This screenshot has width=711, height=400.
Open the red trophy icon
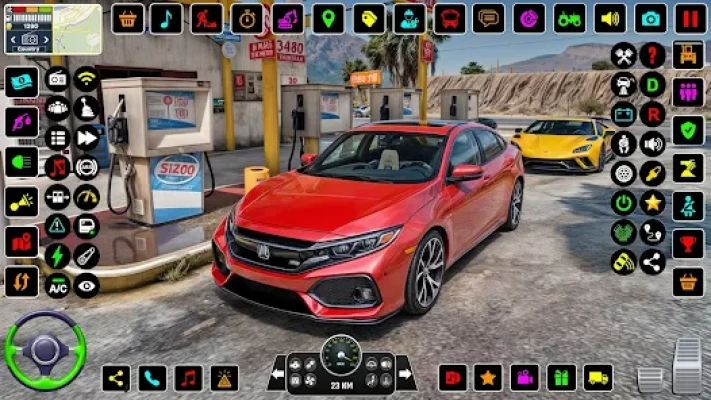688,243
